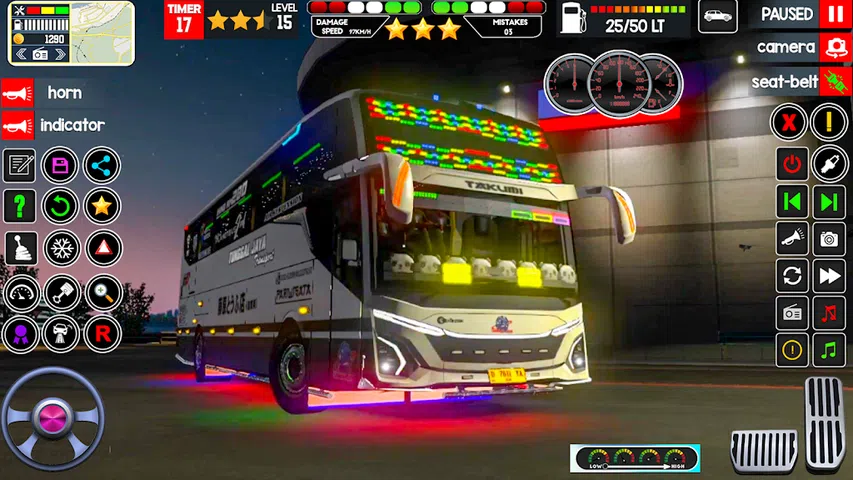Click the red R button

[101, 332]
